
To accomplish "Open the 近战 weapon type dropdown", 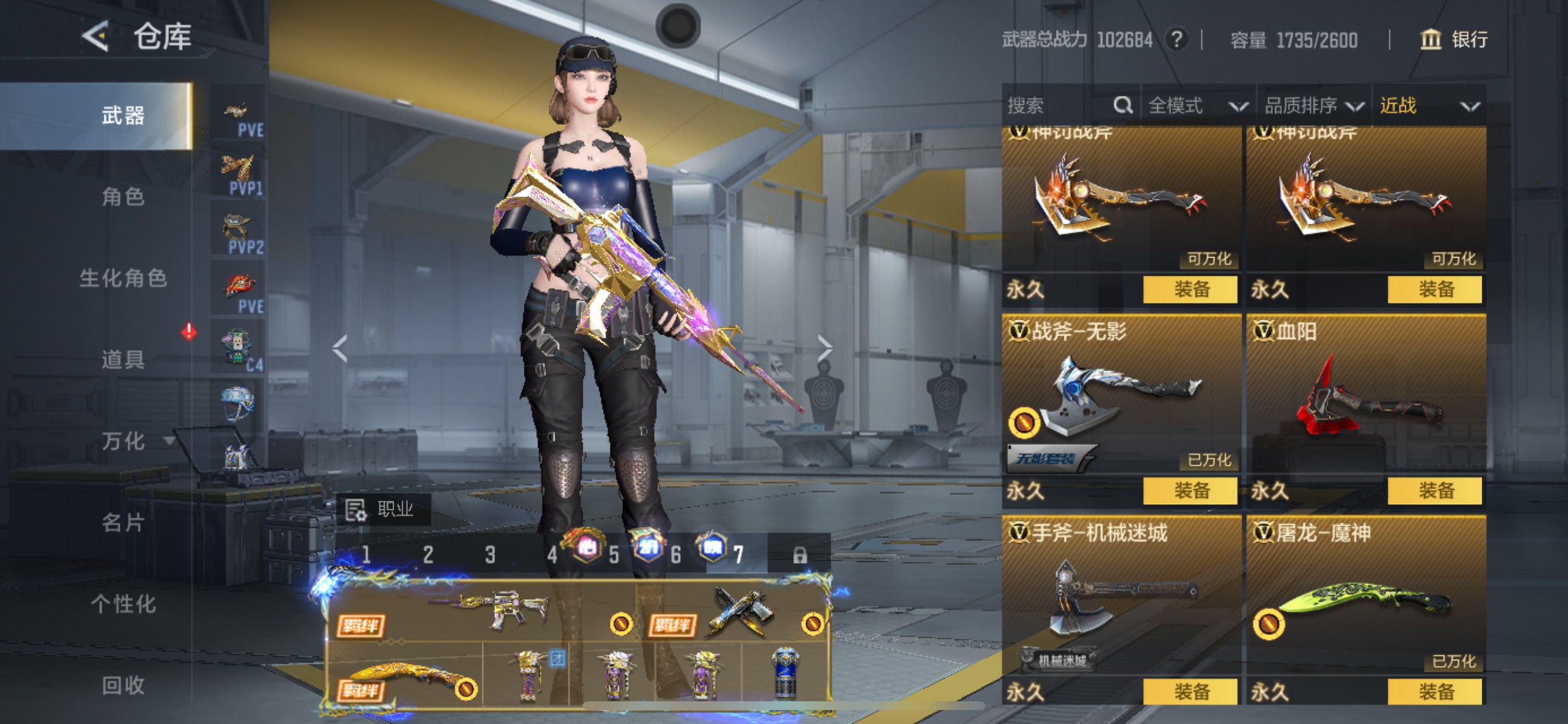I will (x=1428, y=106).
